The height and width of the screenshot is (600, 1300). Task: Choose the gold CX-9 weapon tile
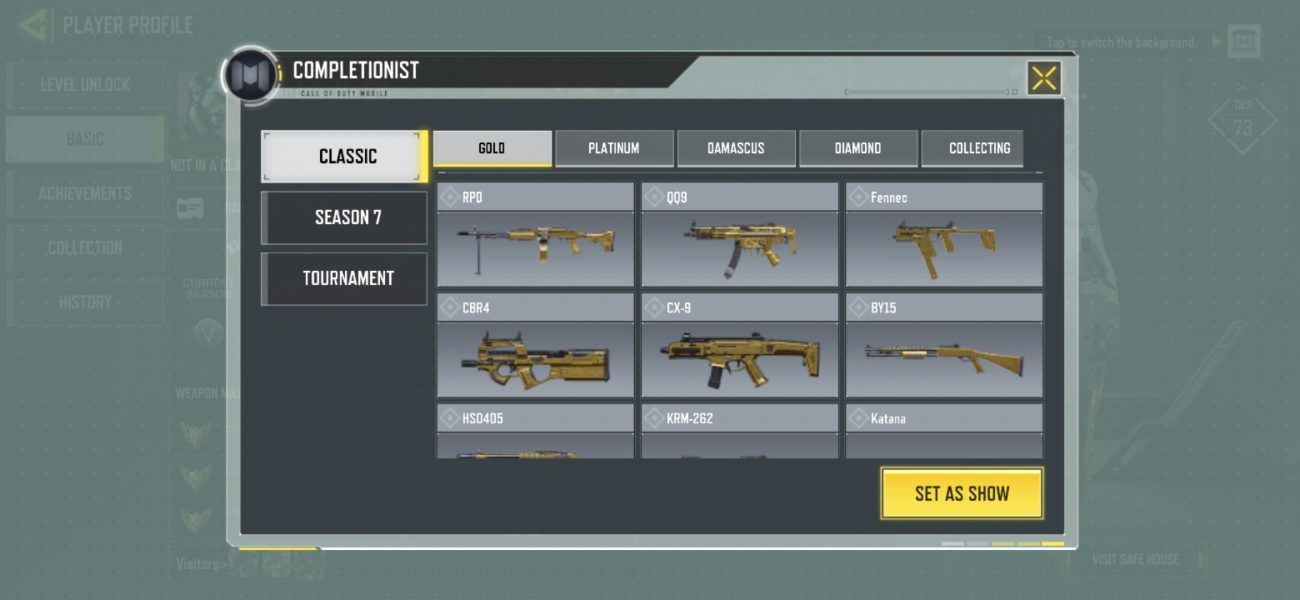740,350
